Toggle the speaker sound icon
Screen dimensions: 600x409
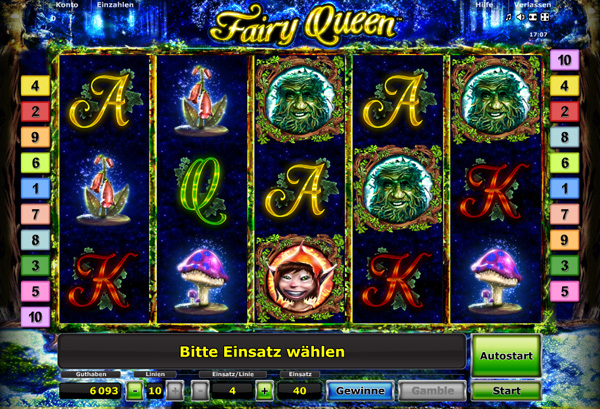point(519,17)
